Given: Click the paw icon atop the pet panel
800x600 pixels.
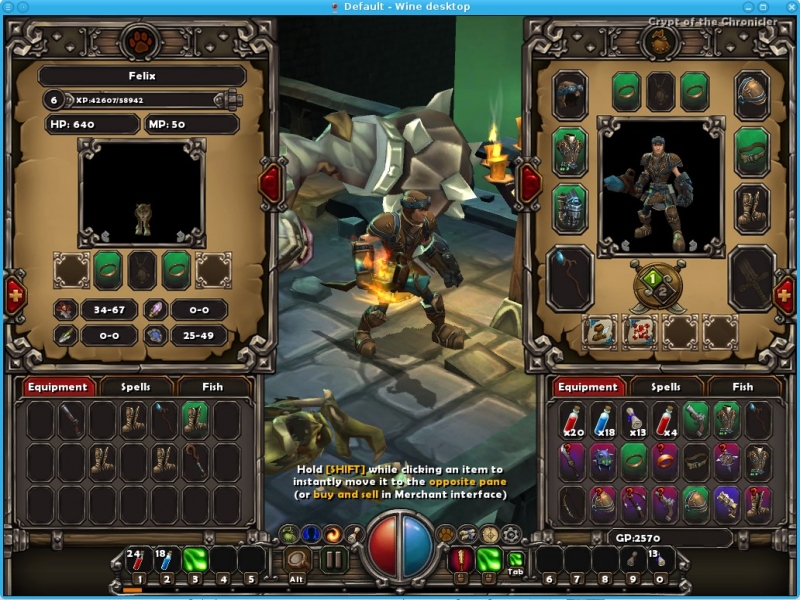Looking at the screenshot, I should point(138,42).
